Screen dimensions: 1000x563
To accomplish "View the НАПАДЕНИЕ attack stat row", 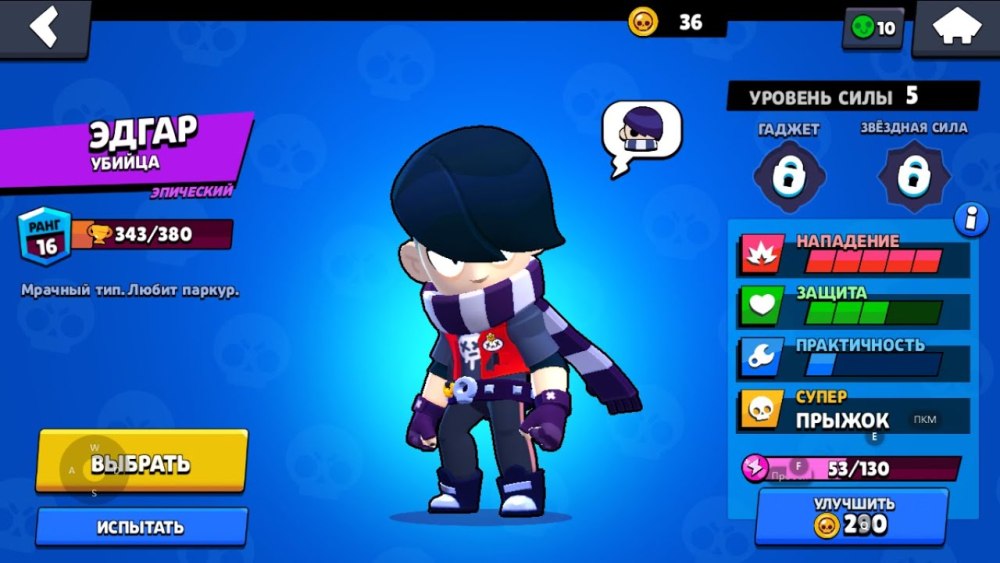I will click(854, 254).
